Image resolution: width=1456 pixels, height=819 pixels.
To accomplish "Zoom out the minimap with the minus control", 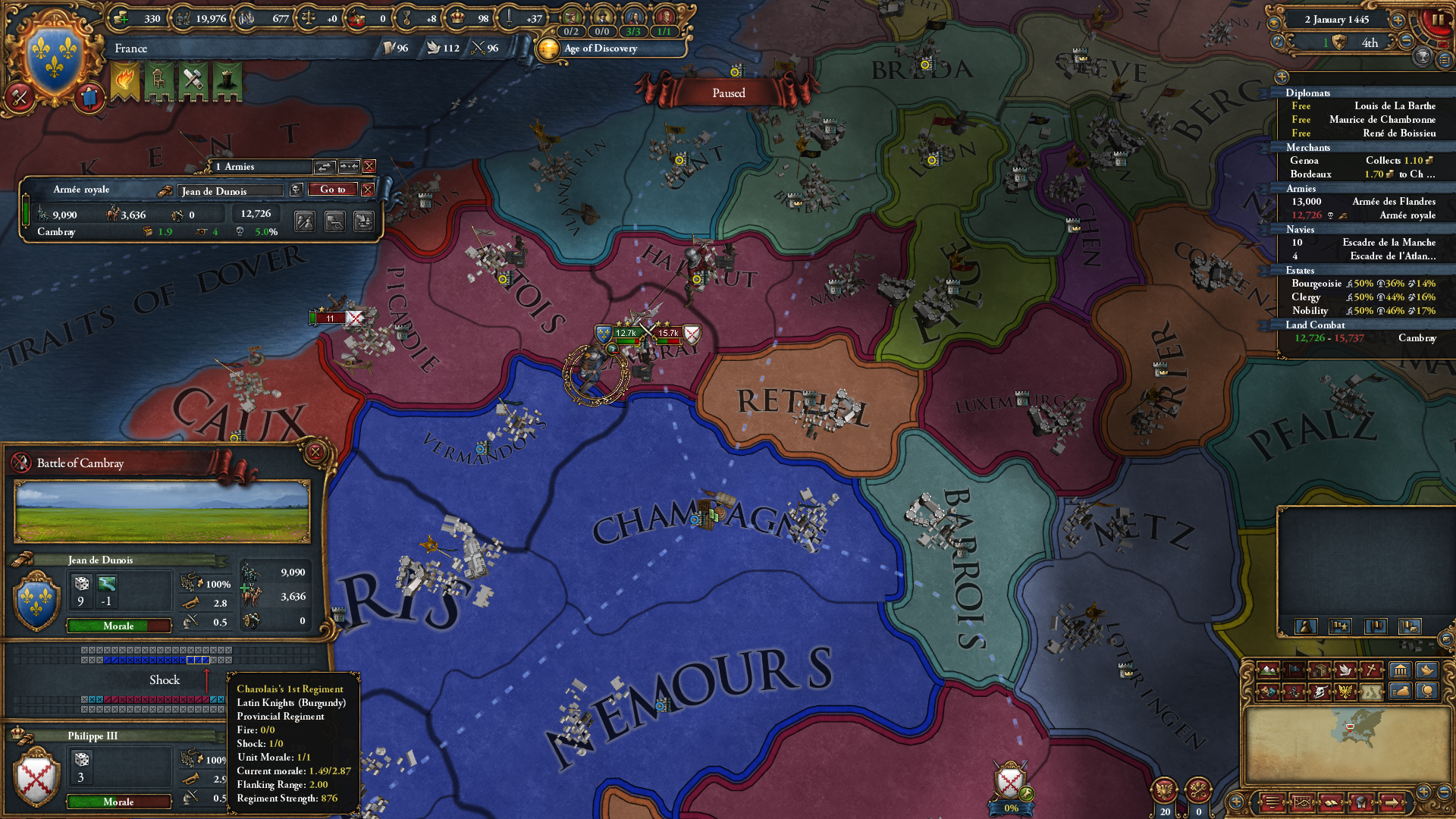I will 1442,793.
